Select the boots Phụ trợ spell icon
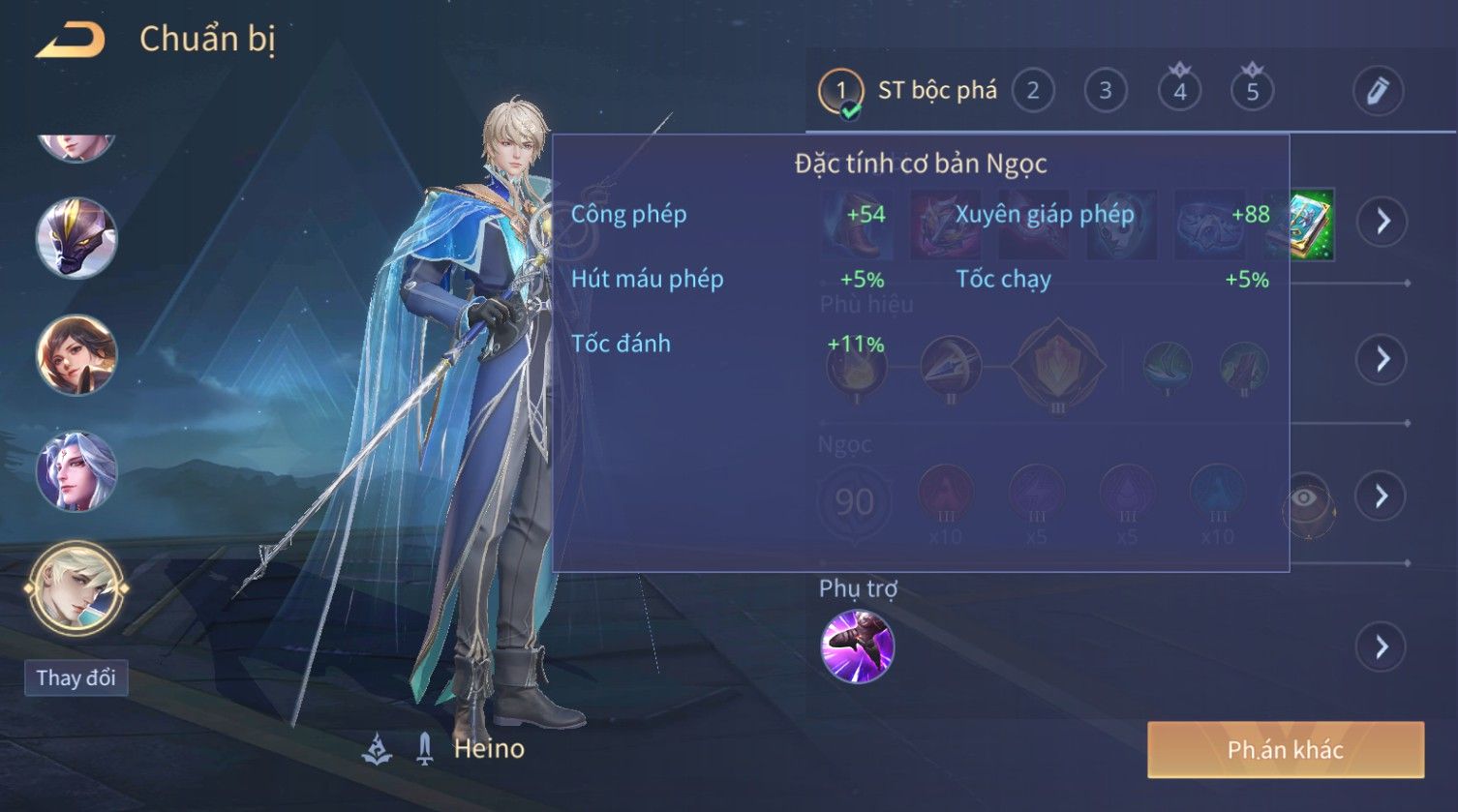The height and width of the screenshot is (812, 1458). point(857,647)
